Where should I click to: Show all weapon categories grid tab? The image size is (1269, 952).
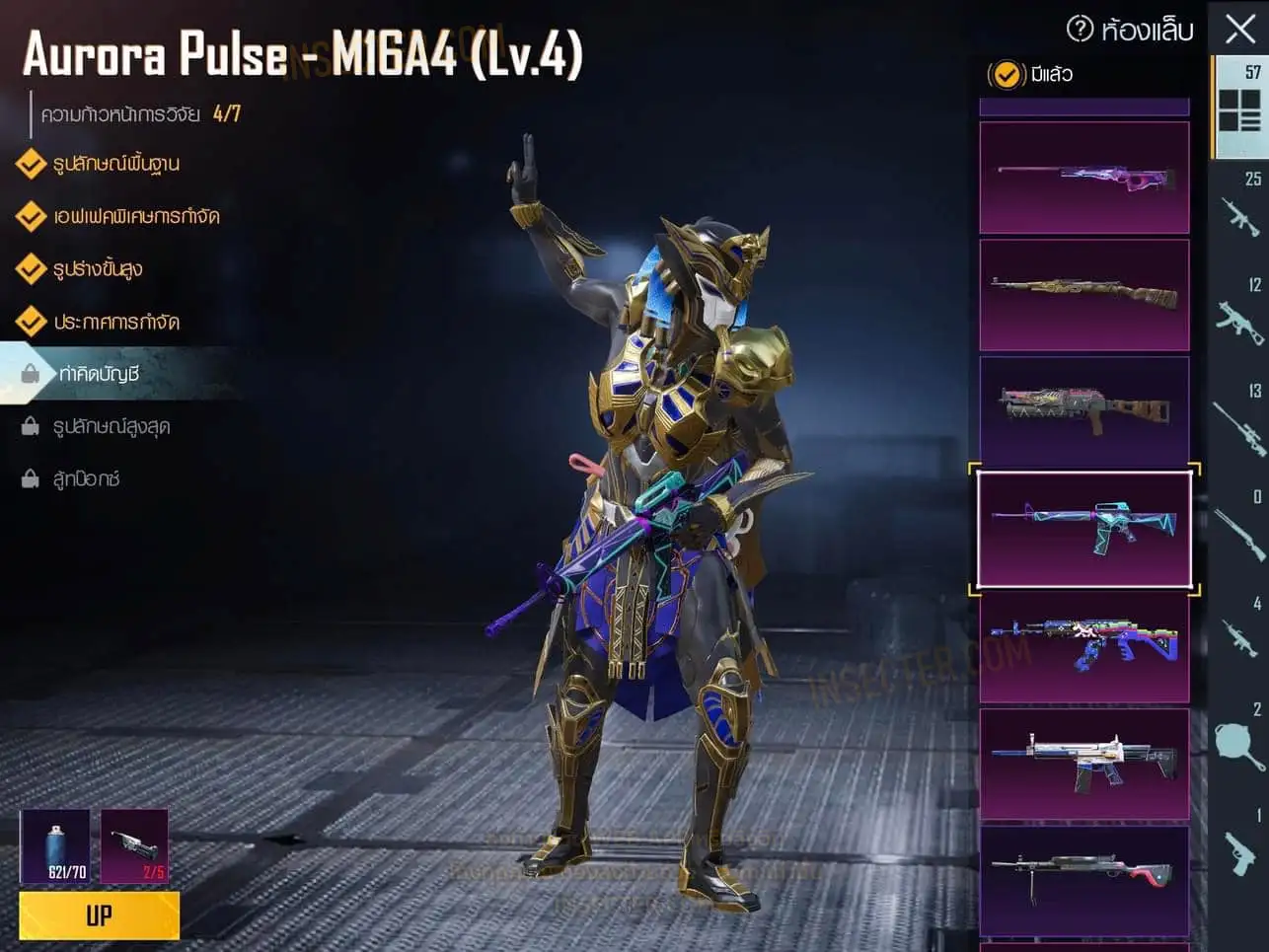(1239, 108)
